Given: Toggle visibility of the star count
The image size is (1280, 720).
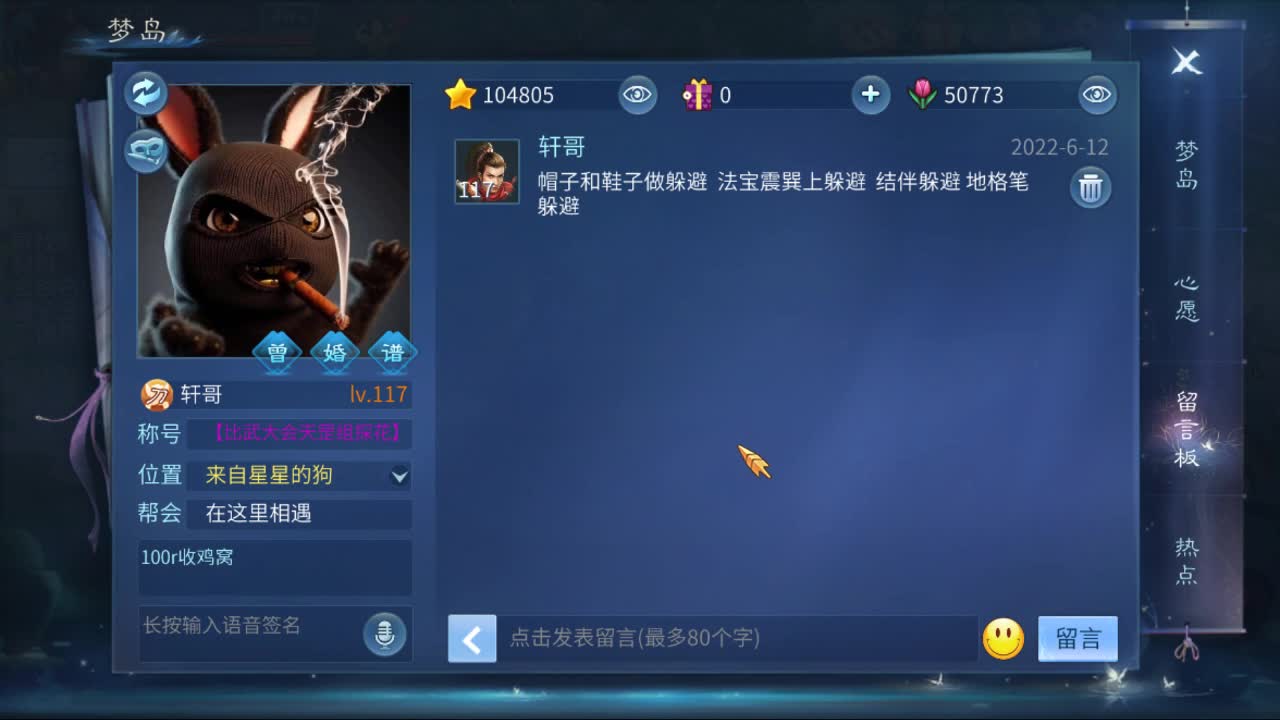Looking at the screenshot, I should pyautogui.click(x=637, y=94).
